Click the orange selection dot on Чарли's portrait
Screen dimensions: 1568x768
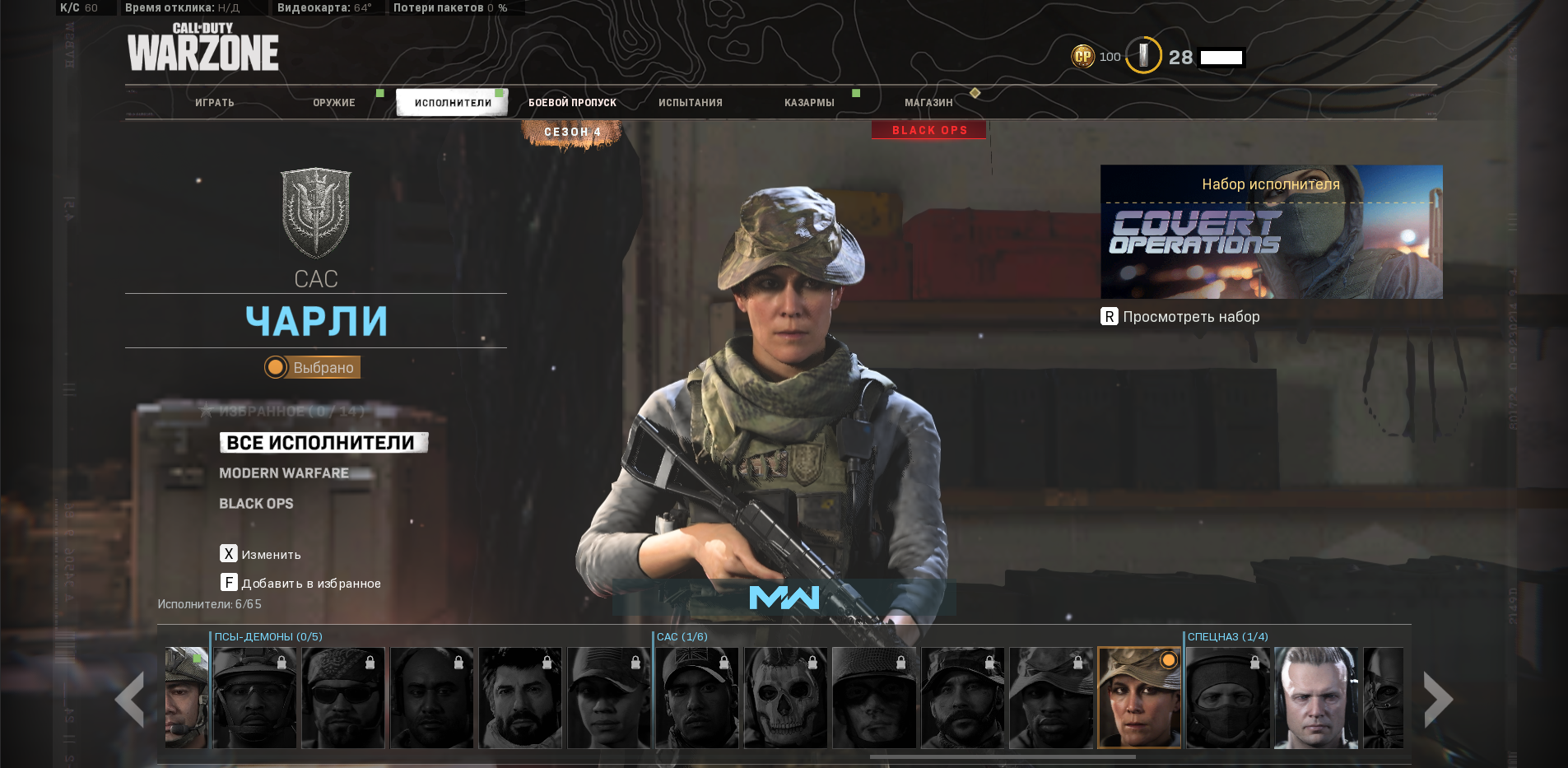click(x=1170, y=660)
